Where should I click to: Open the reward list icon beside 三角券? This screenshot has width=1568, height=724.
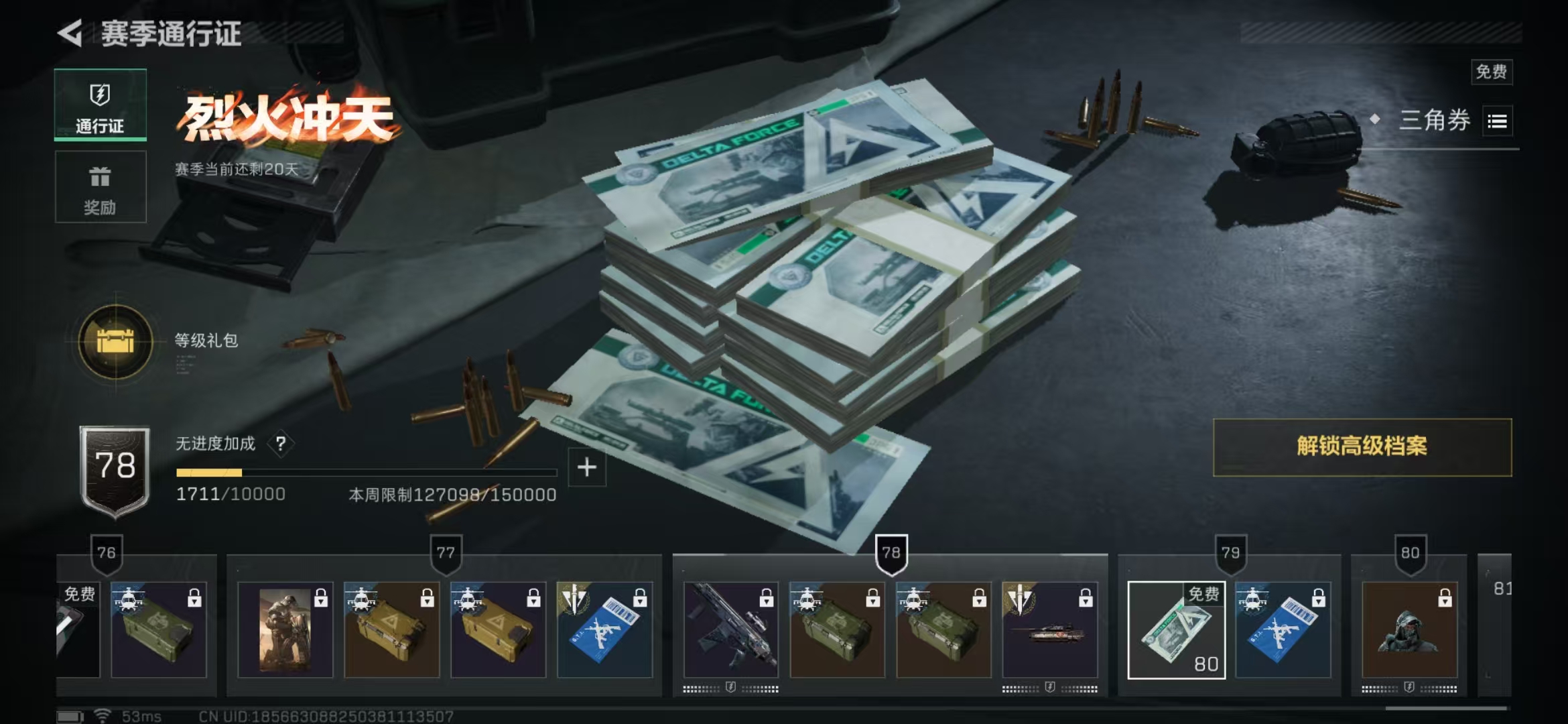pyautogui.click(x=1497, y=121)
